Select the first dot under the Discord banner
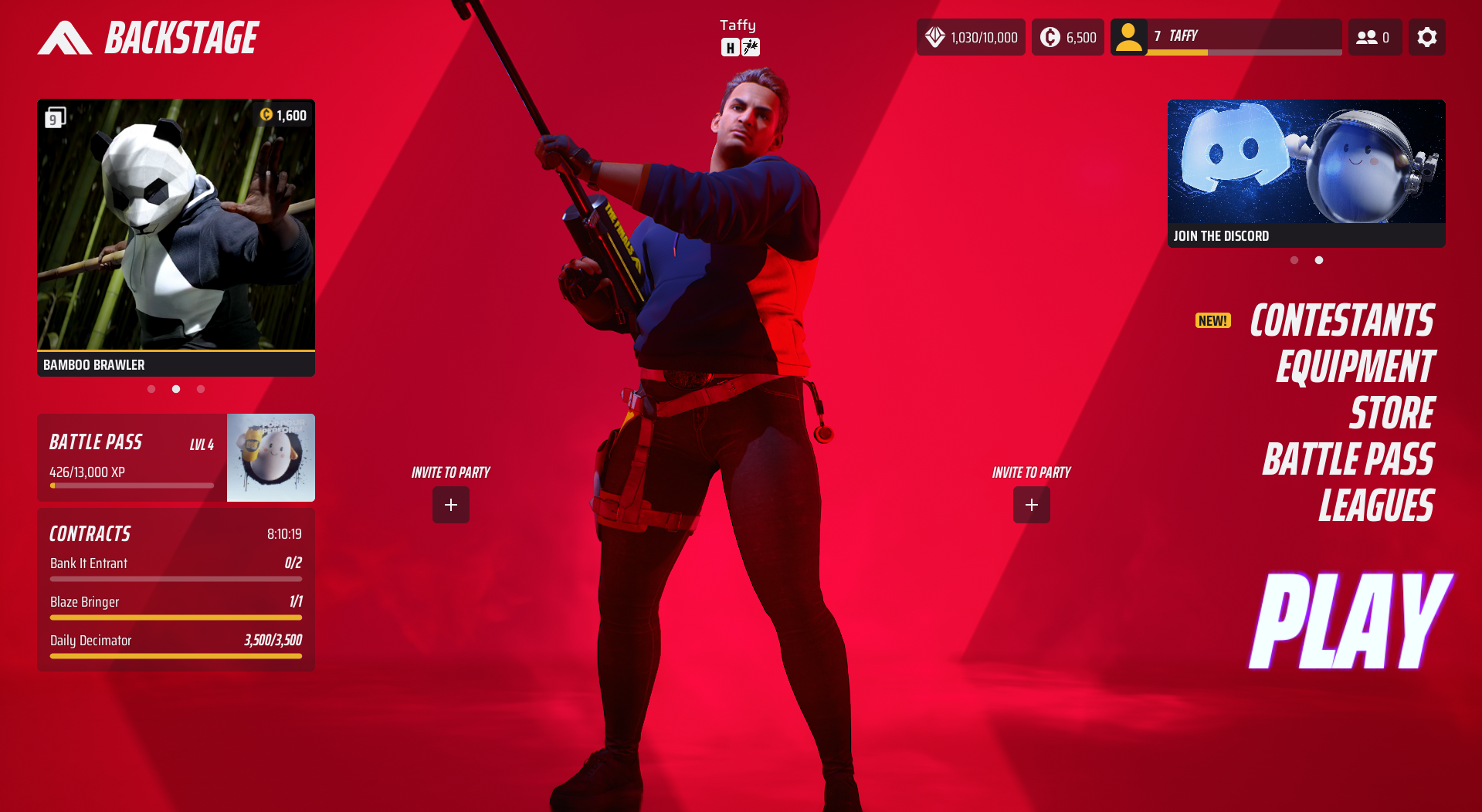The width and height of the screenshot is (1482, 812). click(1294, 260)
